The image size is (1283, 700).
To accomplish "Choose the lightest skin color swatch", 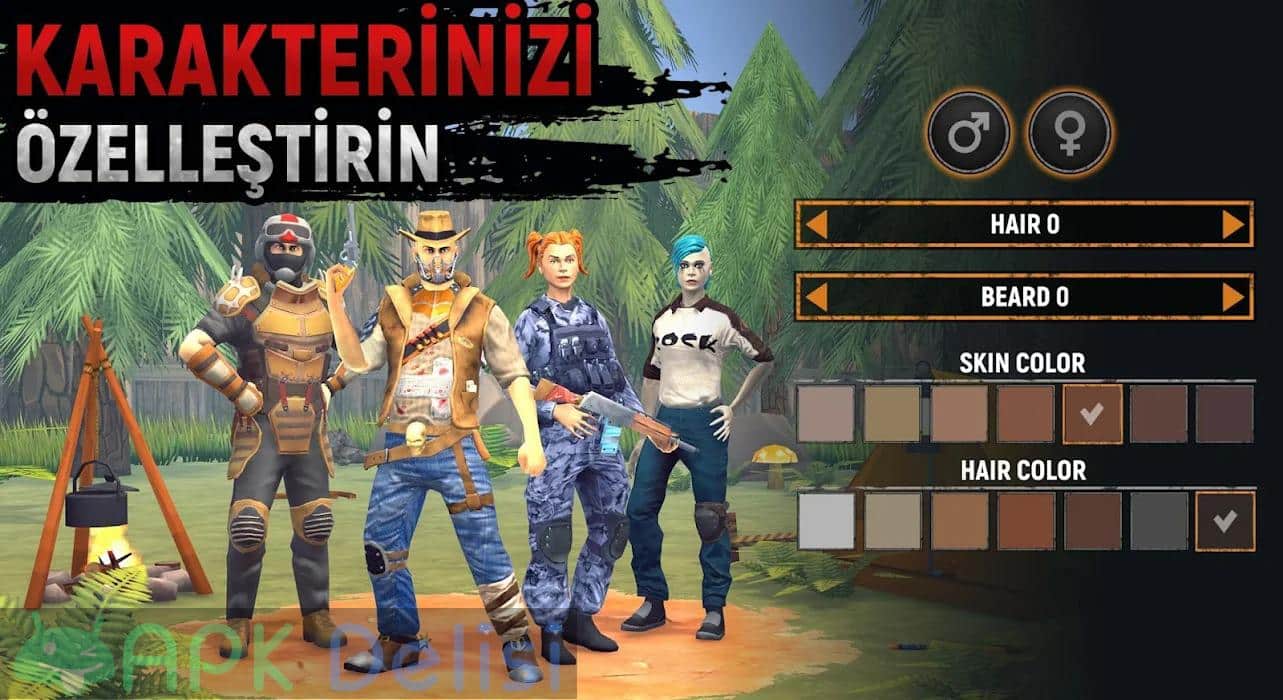I will click(x=826, y=414).
